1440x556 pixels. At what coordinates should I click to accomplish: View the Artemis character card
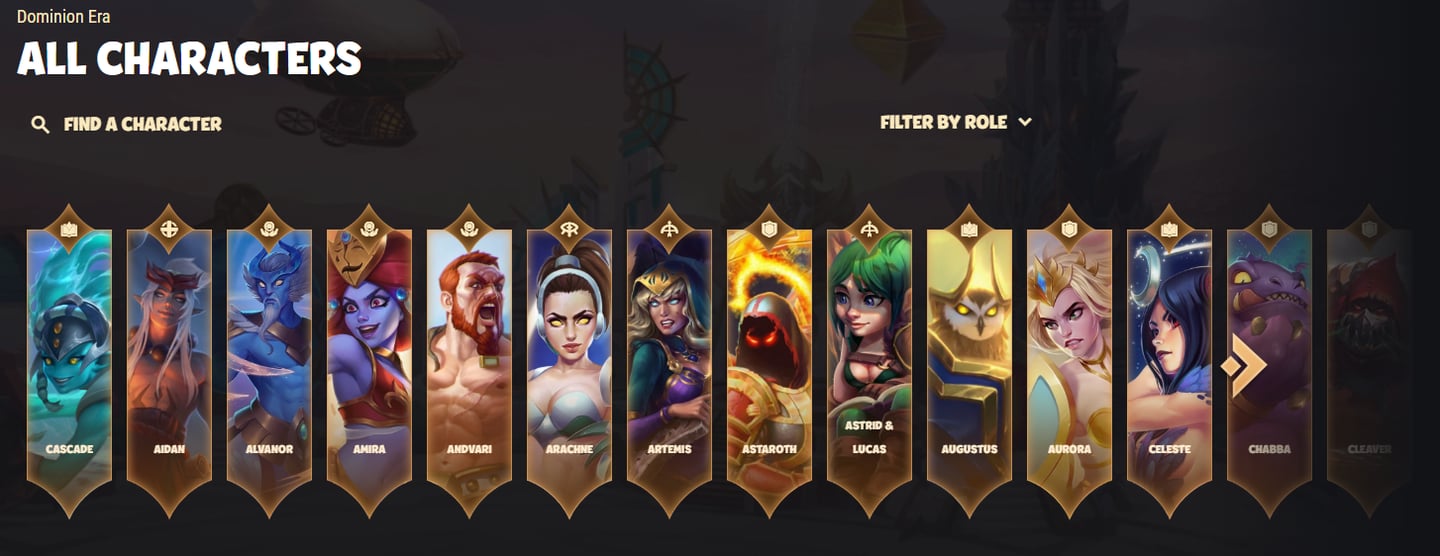669,360
